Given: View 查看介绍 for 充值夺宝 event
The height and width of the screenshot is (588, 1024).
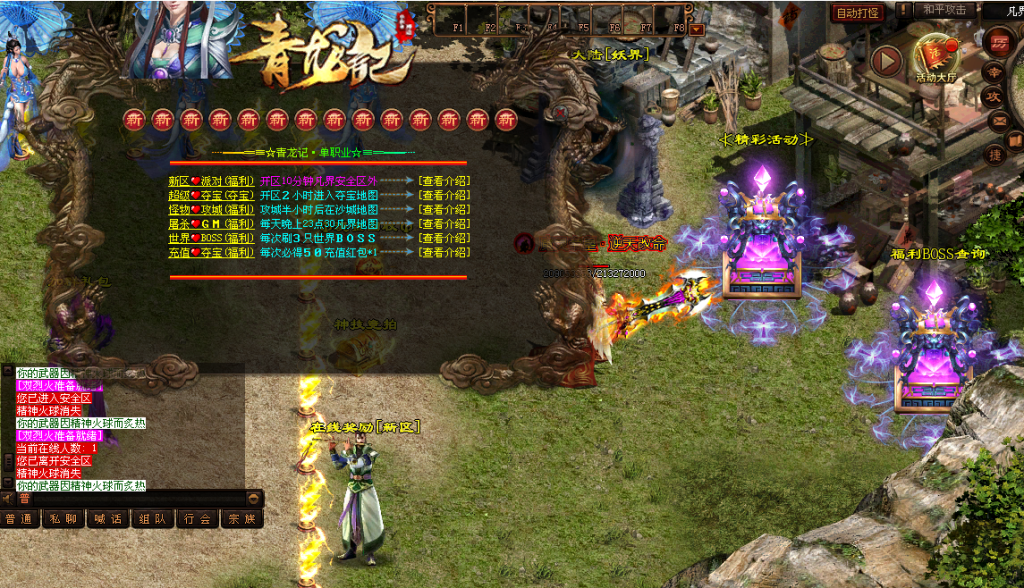Looking at the screenshot, I should click(444, 253).
